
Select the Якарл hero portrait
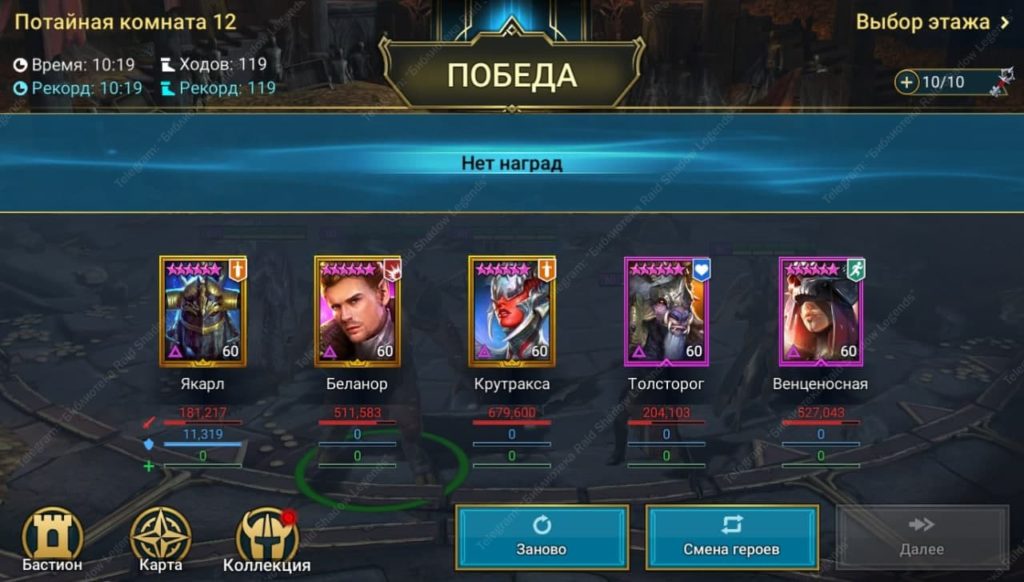pos(202,312)
